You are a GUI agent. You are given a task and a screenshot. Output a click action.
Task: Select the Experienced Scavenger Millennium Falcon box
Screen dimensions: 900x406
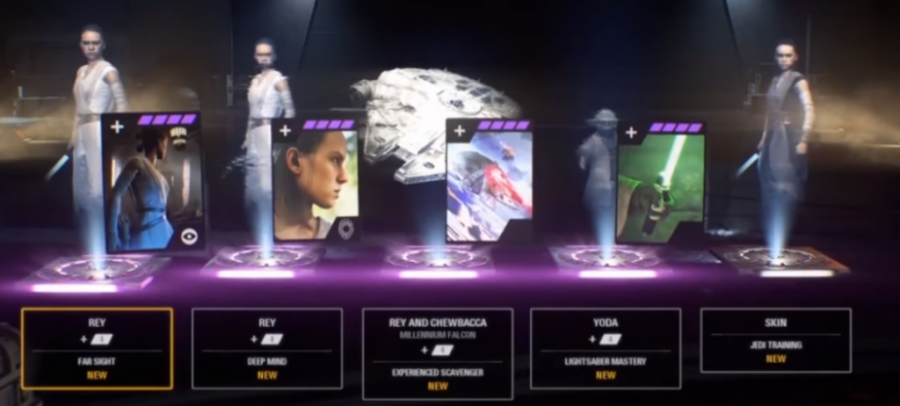pyautogui.click(x=437, y=353)
